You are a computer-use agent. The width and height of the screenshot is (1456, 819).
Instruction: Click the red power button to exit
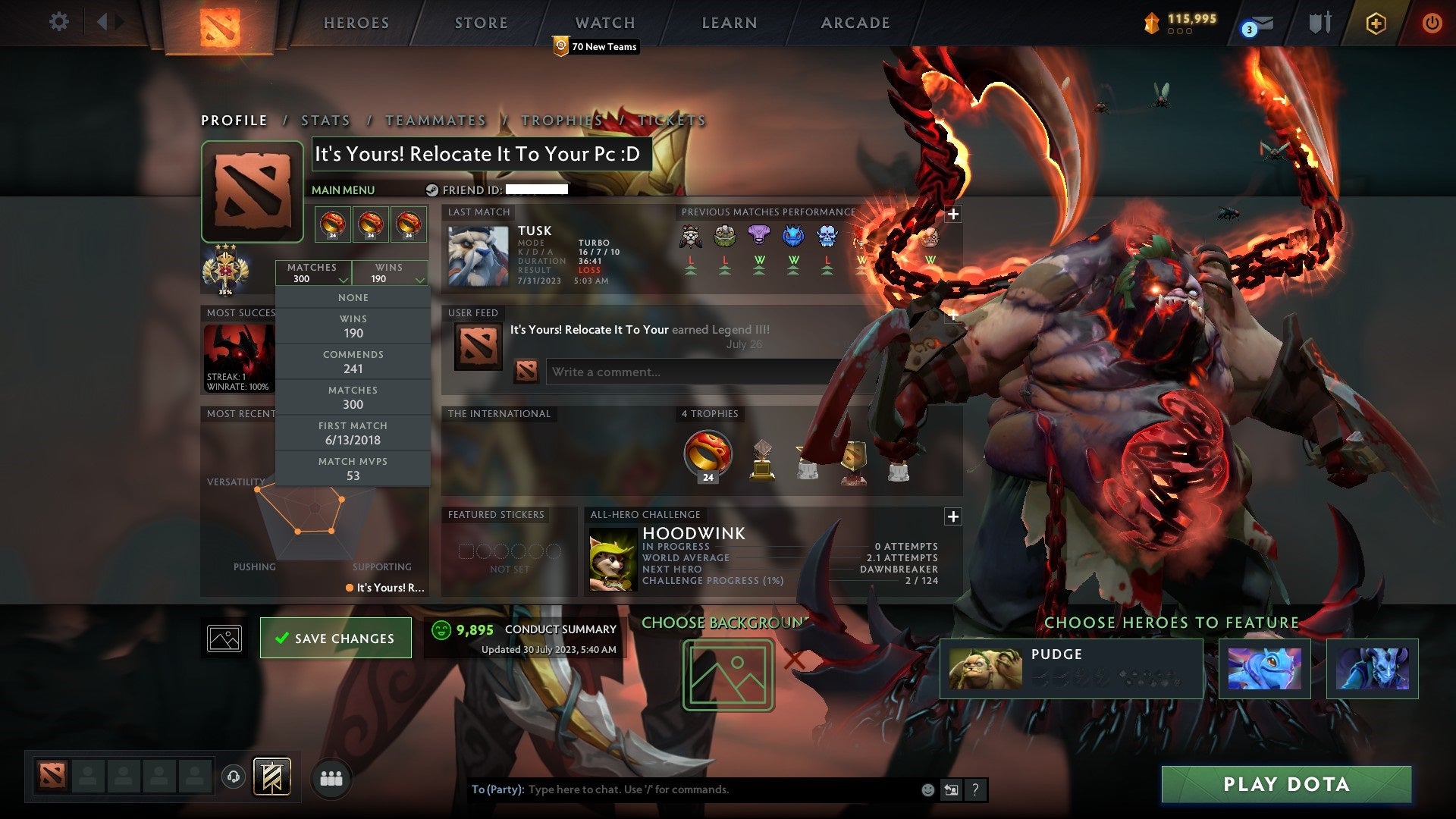pos(1432,23)
